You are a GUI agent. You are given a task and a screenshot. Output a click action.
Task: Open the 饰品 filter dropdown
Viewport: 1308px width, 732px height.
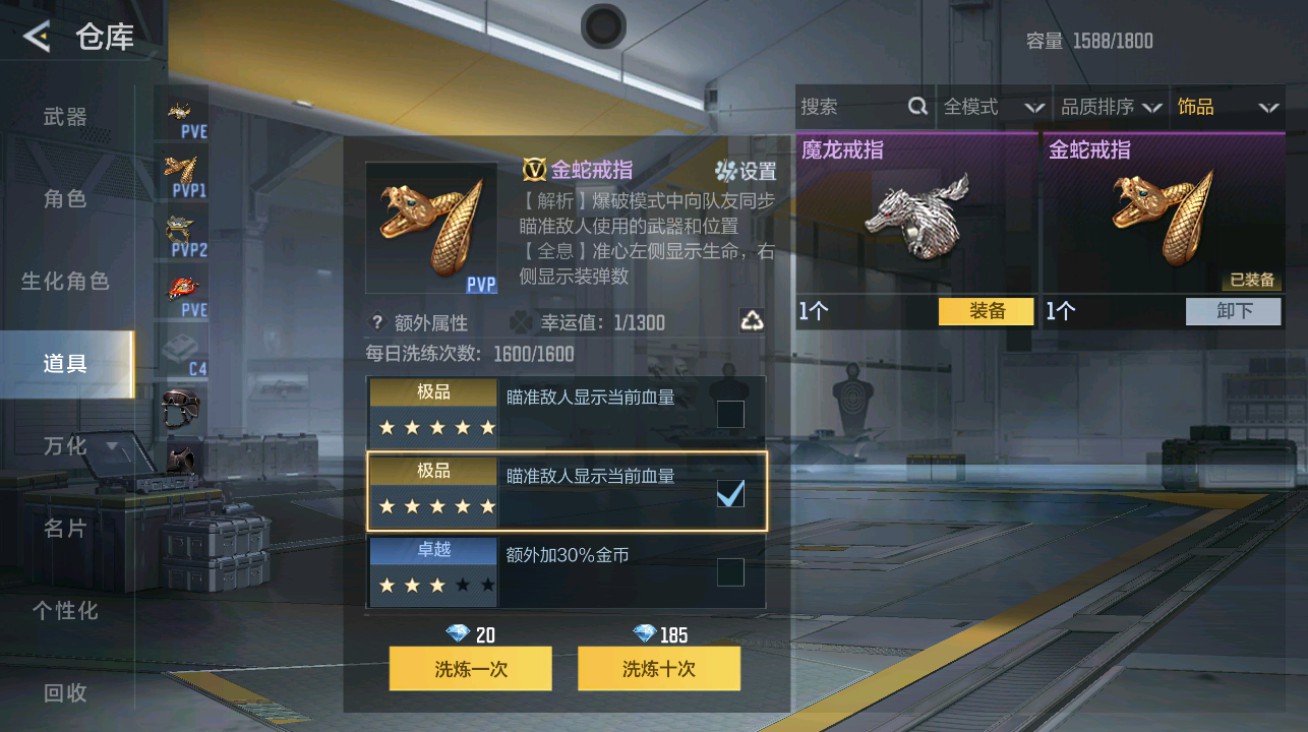click(x=1228, y=106)
